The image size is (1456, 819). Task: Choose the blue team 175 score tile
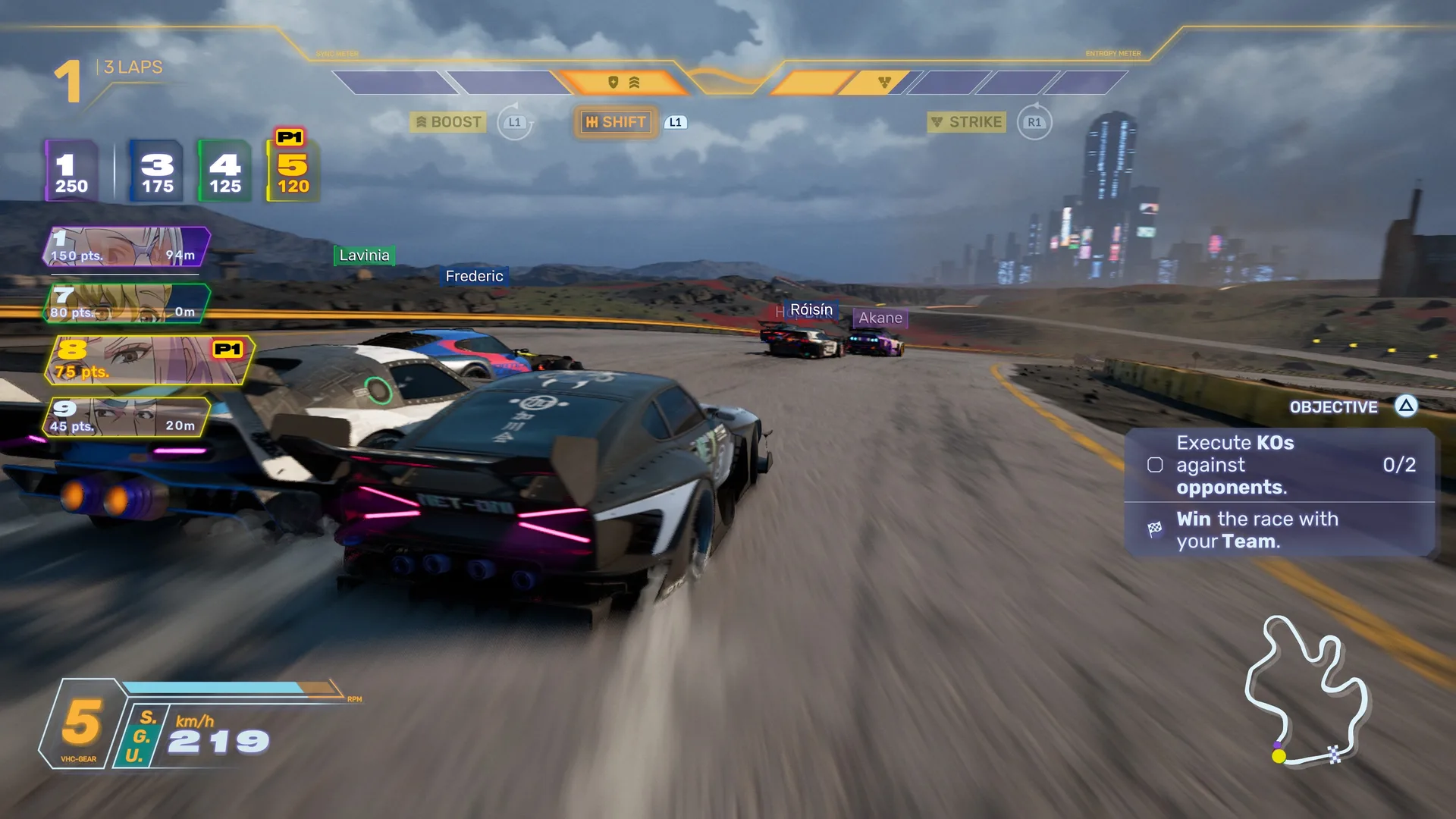pos(157,172)
